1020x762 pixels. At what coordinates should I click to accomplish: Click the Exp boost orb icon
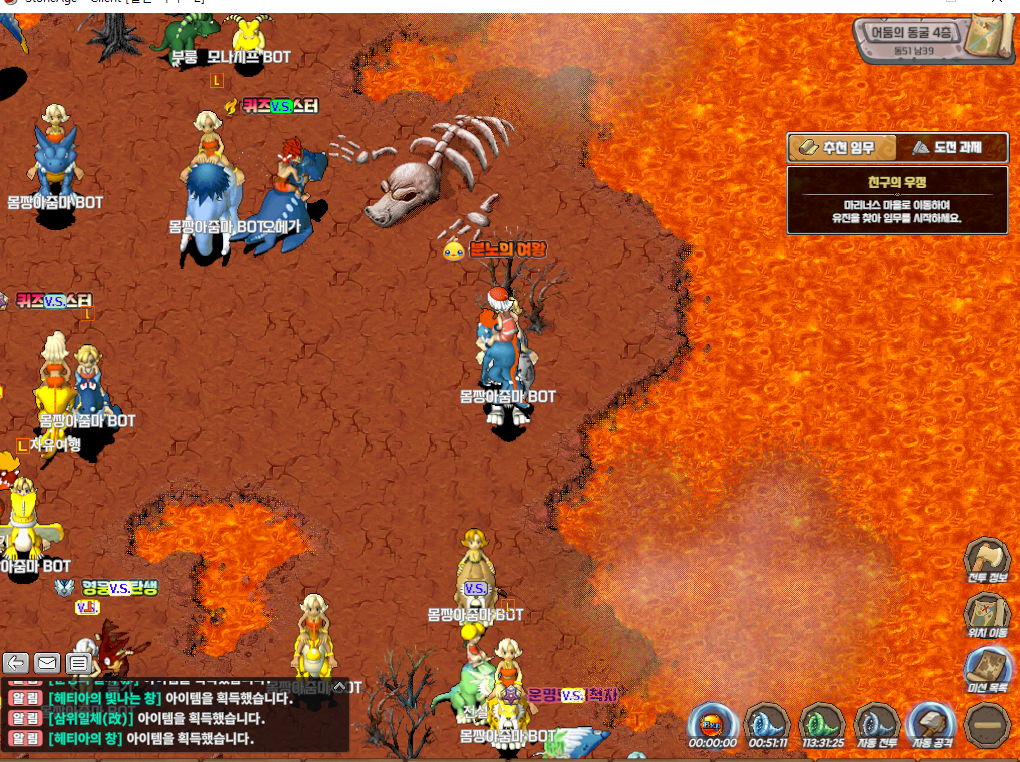712,724
